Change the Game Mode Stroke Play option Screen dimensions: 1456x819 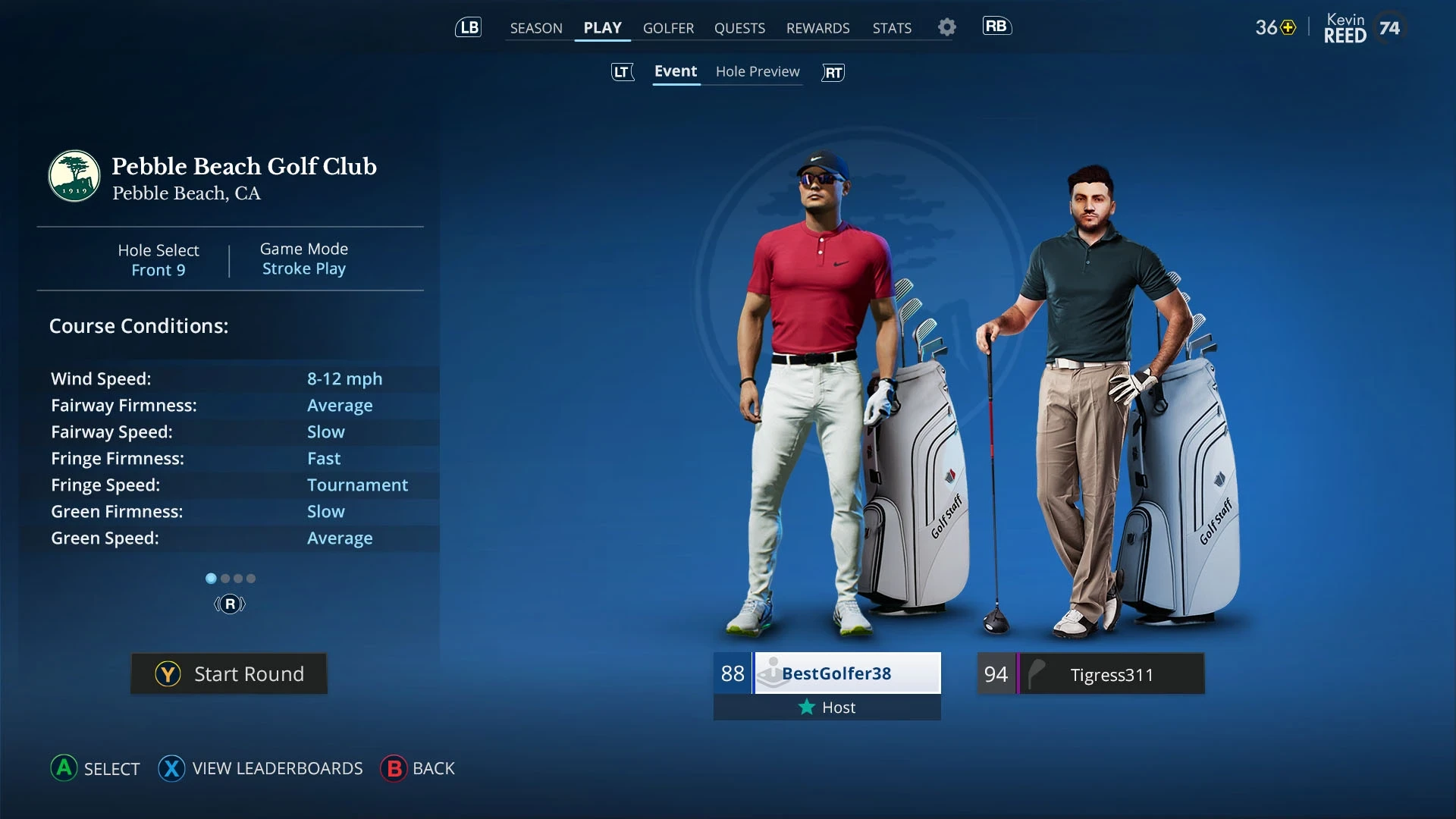click(303, 259)
